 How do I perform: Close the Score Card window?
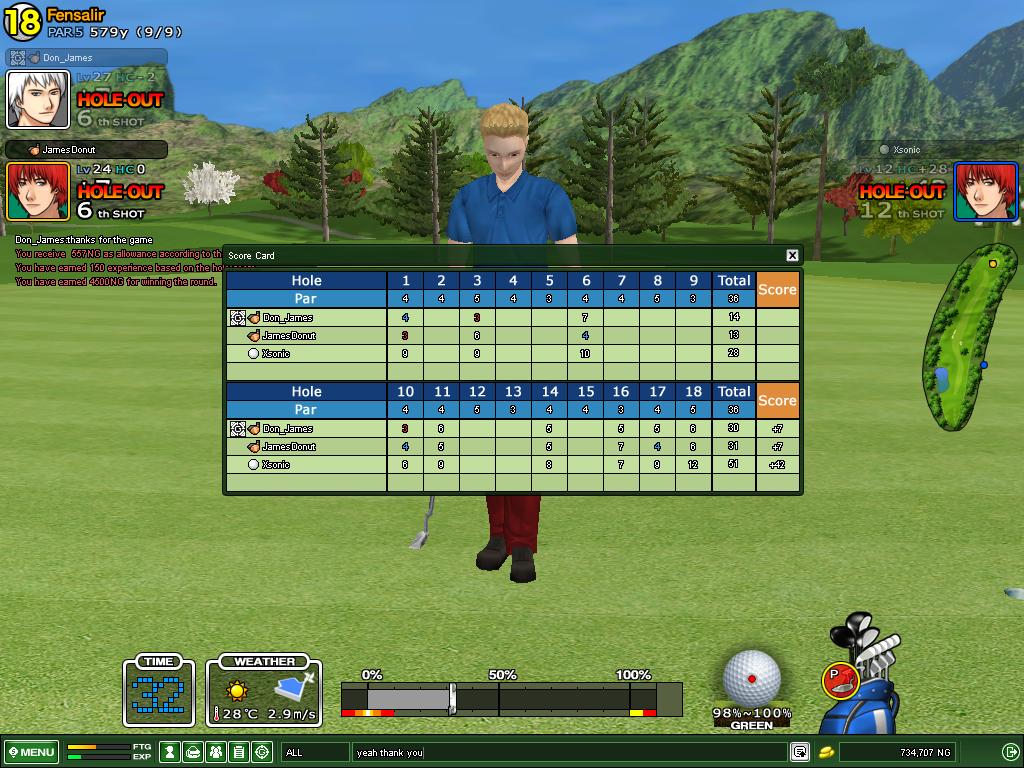click(x=792, y=255)
